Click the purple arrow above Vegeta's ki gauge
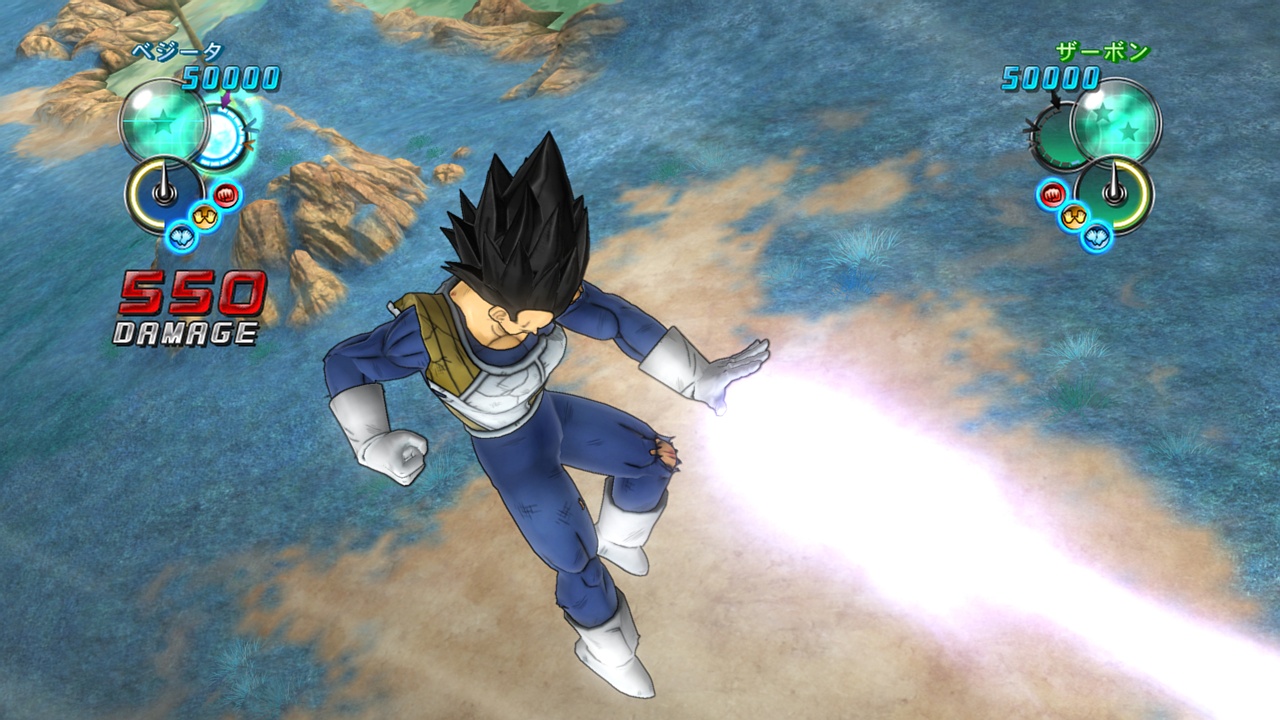Image resolution: width=1280 pixels, height=720 pixels. point(225,98)
